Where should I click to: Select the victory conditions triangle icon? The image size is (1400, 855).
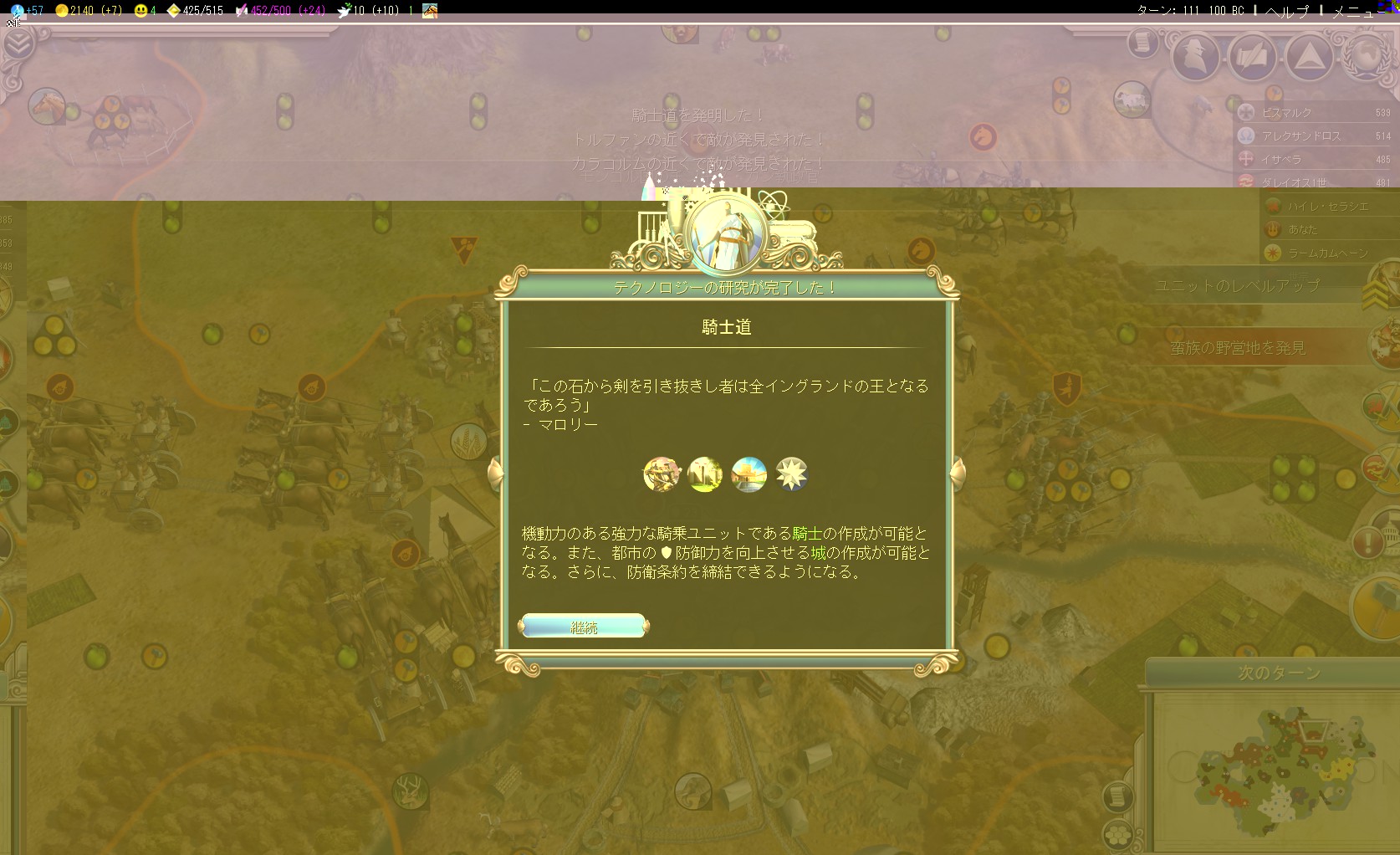1309,56
